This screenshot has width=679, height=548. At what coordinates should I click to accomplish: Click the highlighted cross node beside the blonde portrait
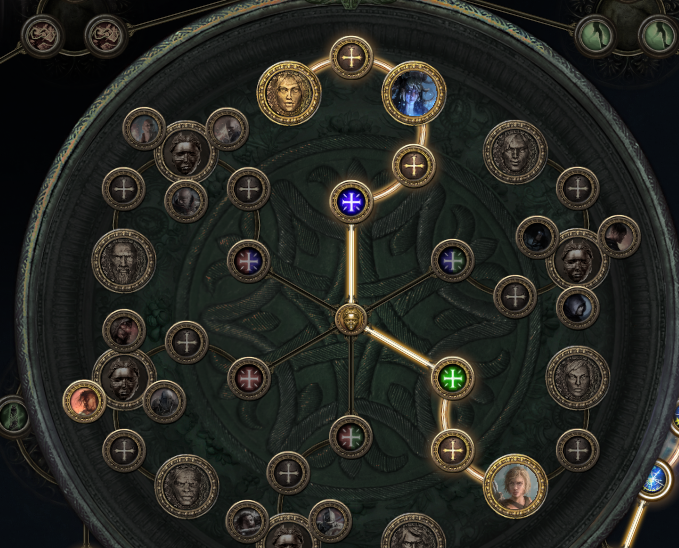[452, 449]
